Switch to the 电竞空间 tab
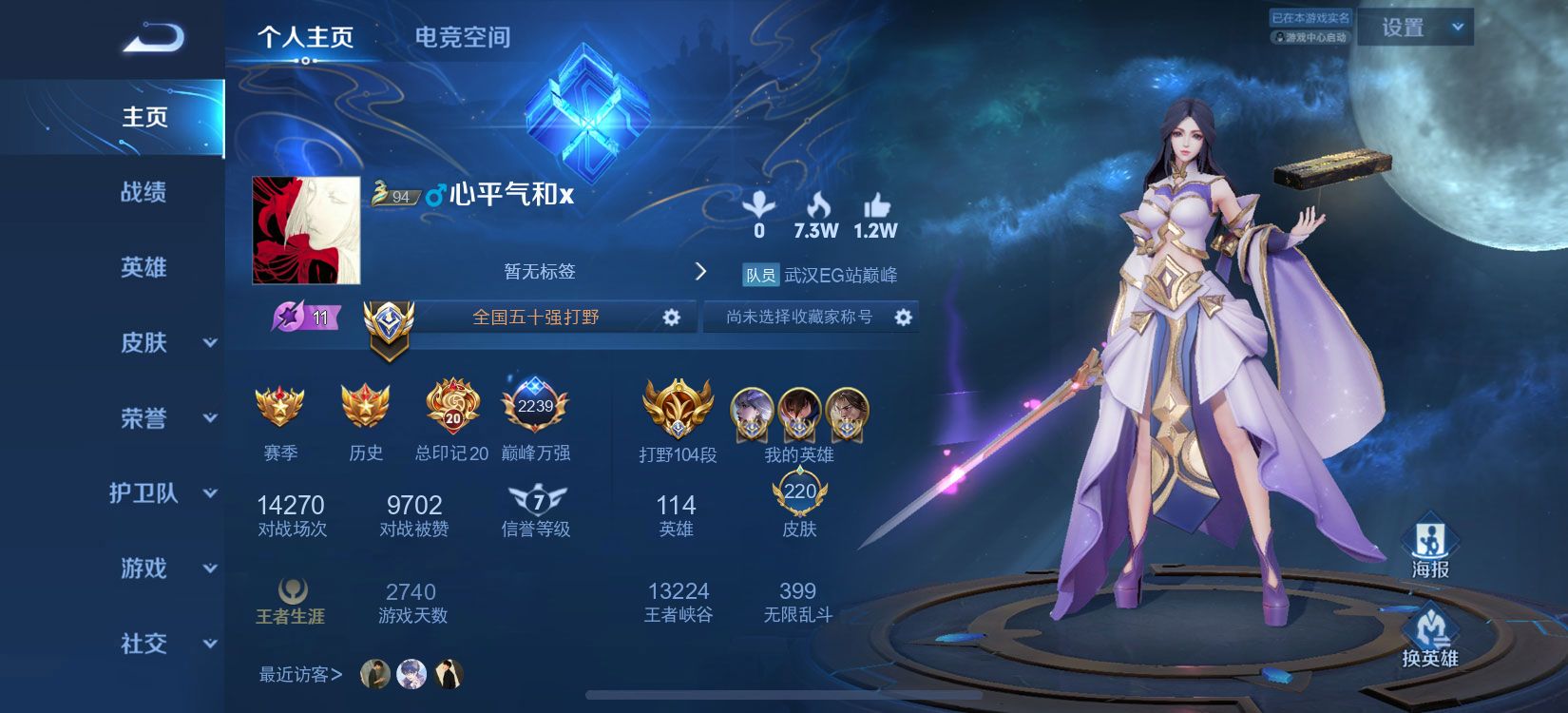This screenshot has width=1568, height=713. (462, 38)
